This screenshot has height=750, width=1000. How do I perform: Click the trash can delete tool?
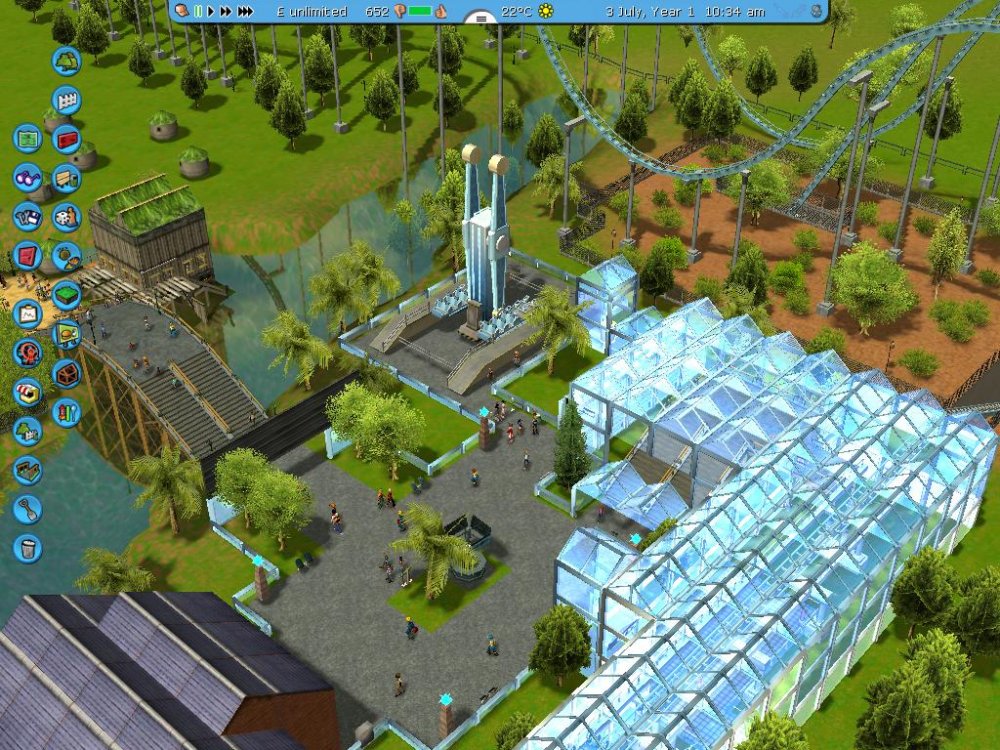pyautogui.click(x=28, y=547)
